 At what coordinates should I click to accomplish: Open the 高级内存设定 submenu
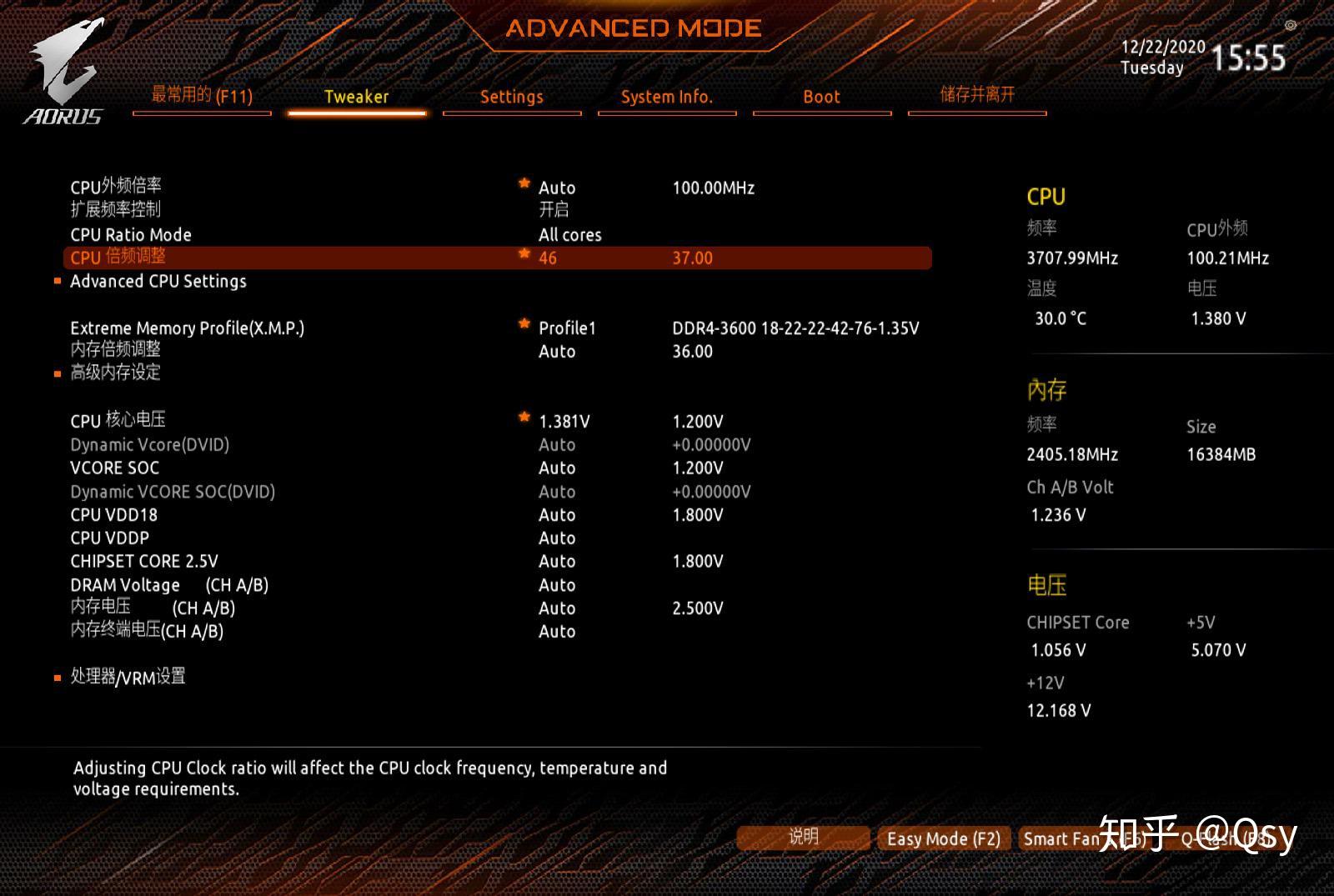point(115,373)
